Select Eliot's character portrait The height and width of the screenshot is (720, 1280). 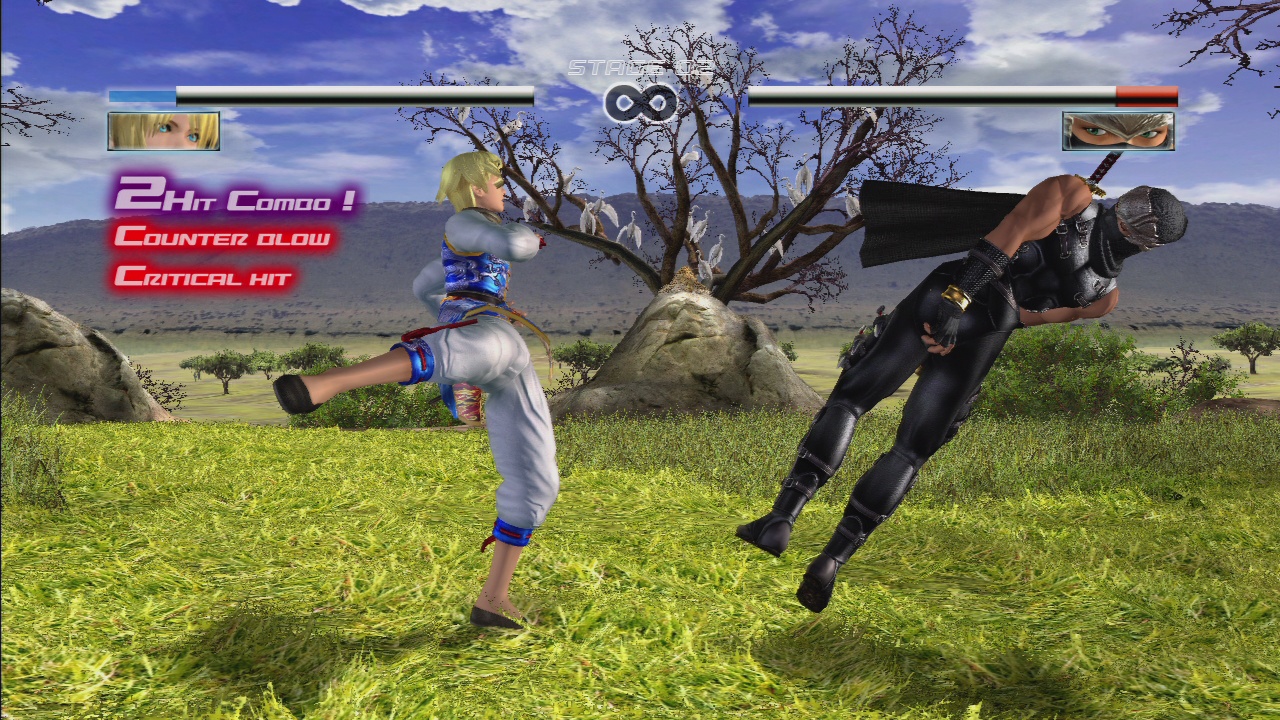coord(162,131)
